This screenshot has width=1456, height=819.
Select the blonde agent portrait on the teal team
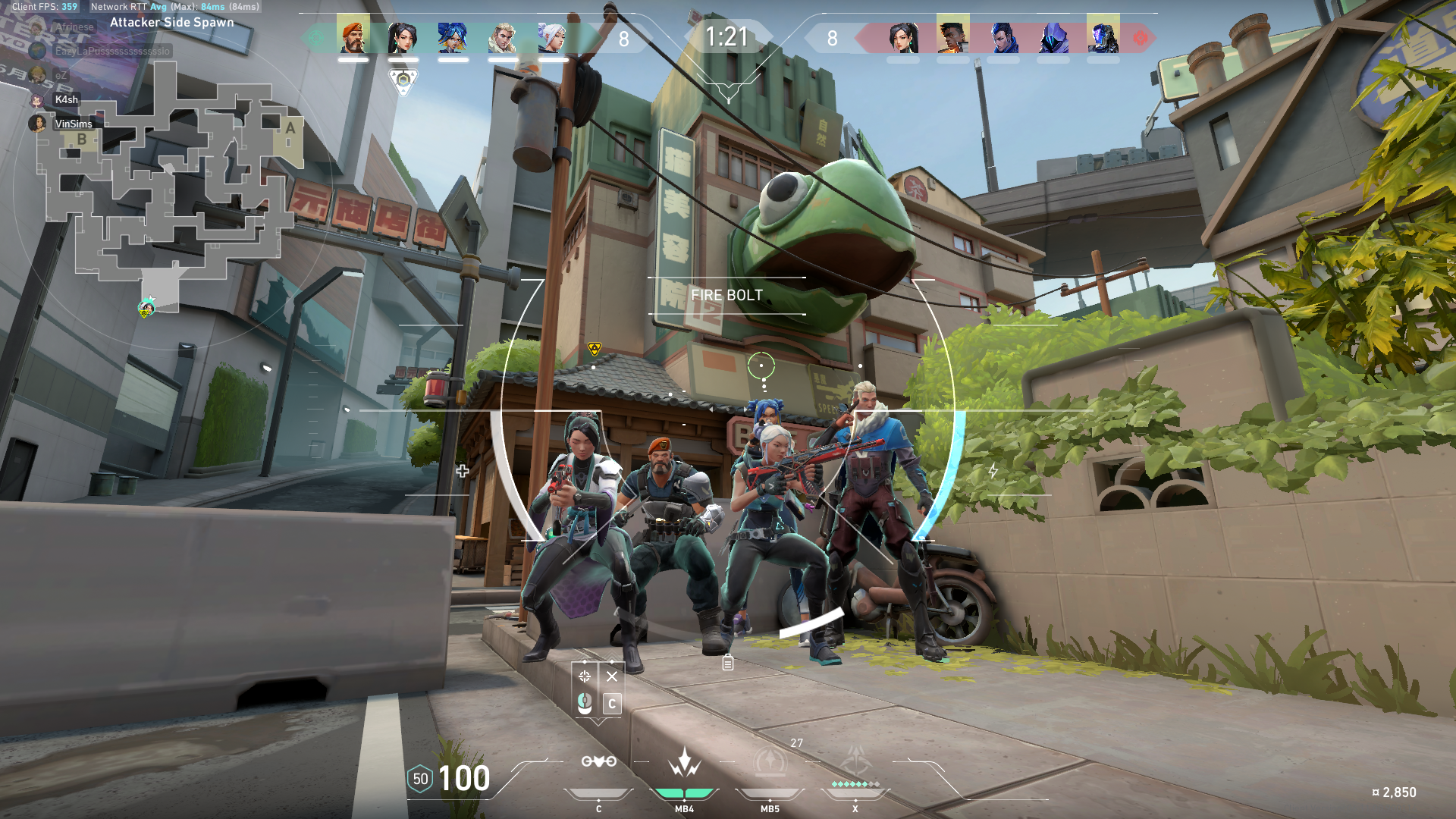pos(502,36)
